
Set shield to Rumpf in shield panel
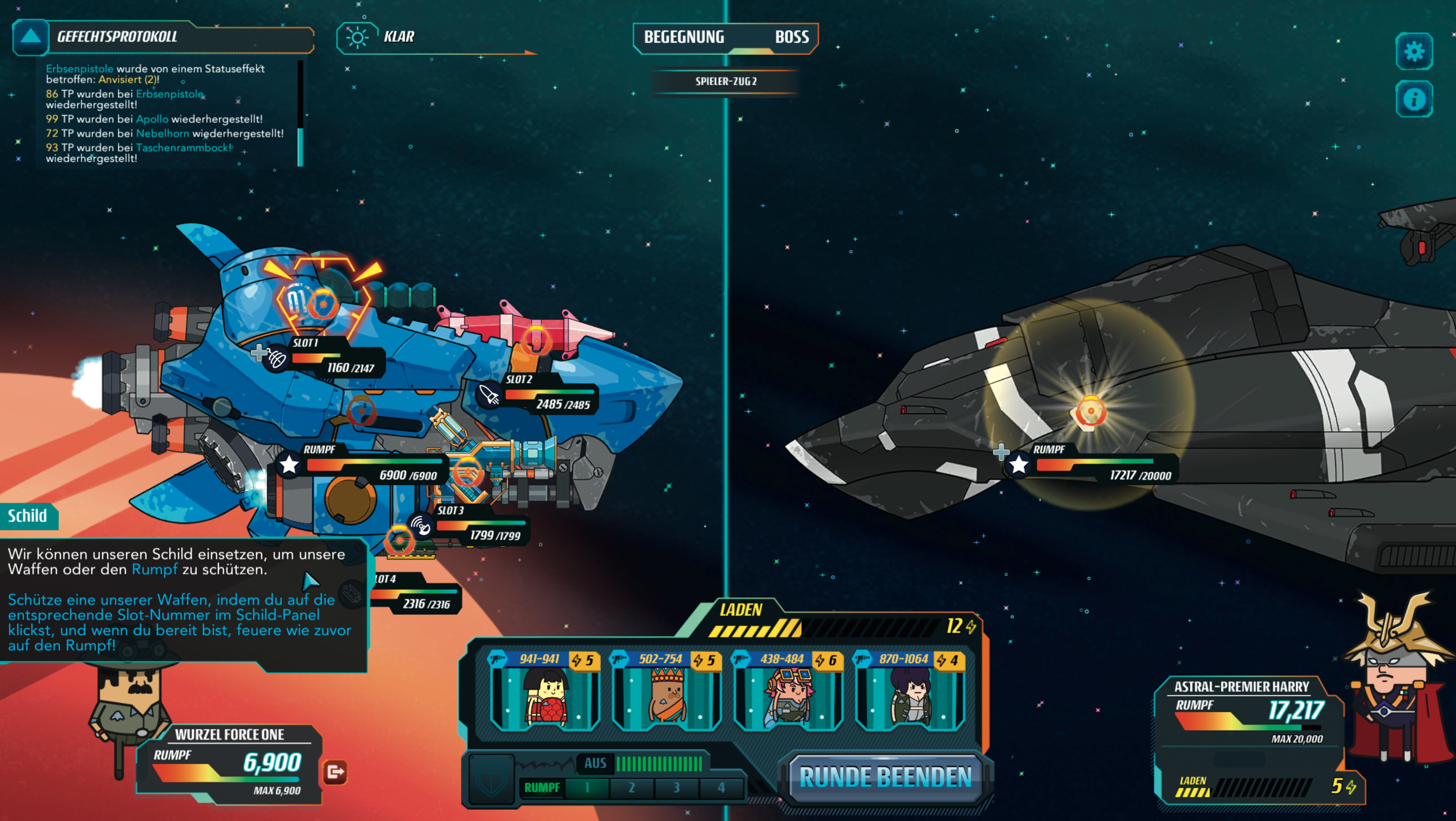[541, 787]
